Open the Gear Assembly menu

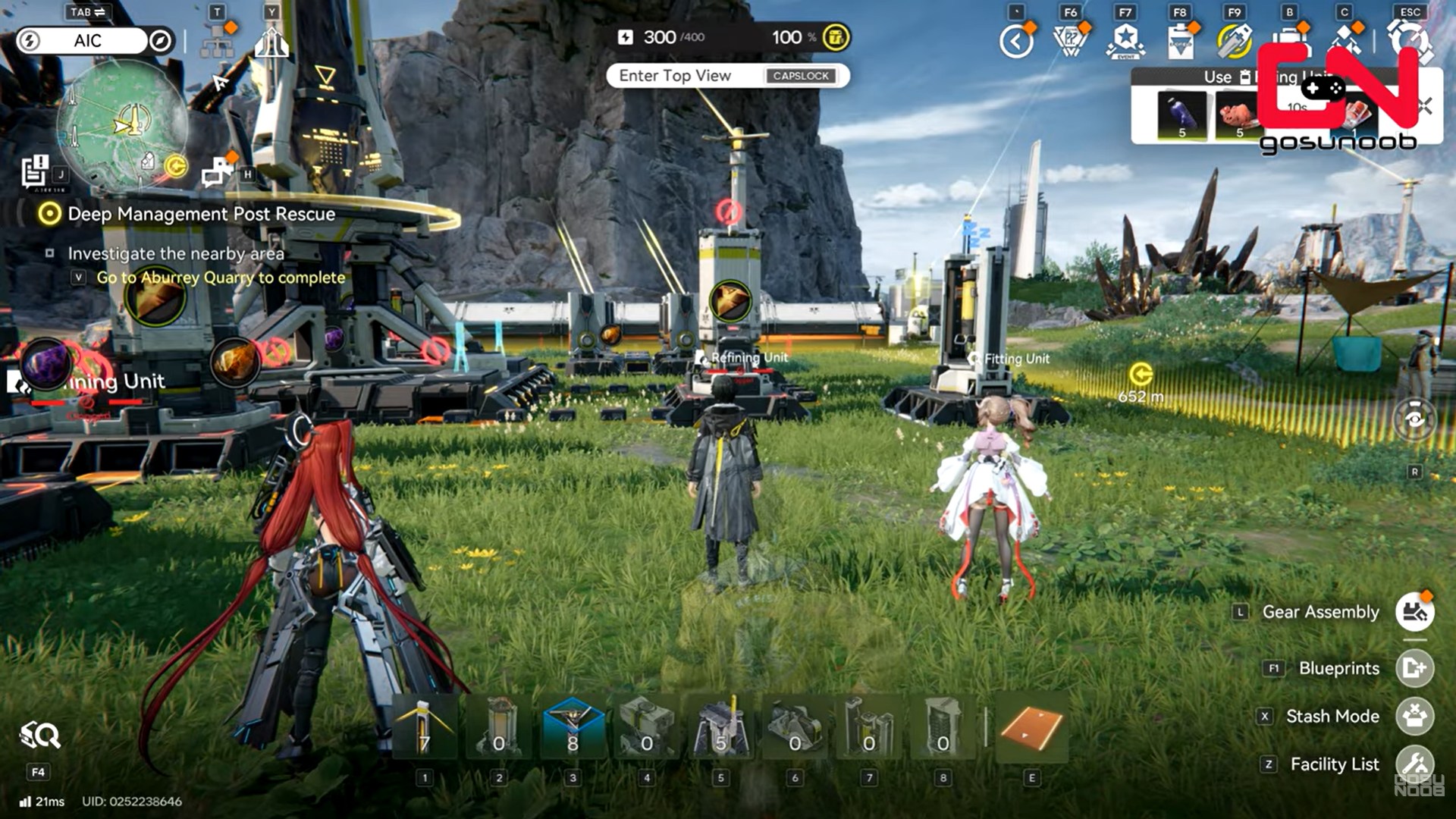coord(1414,612)
